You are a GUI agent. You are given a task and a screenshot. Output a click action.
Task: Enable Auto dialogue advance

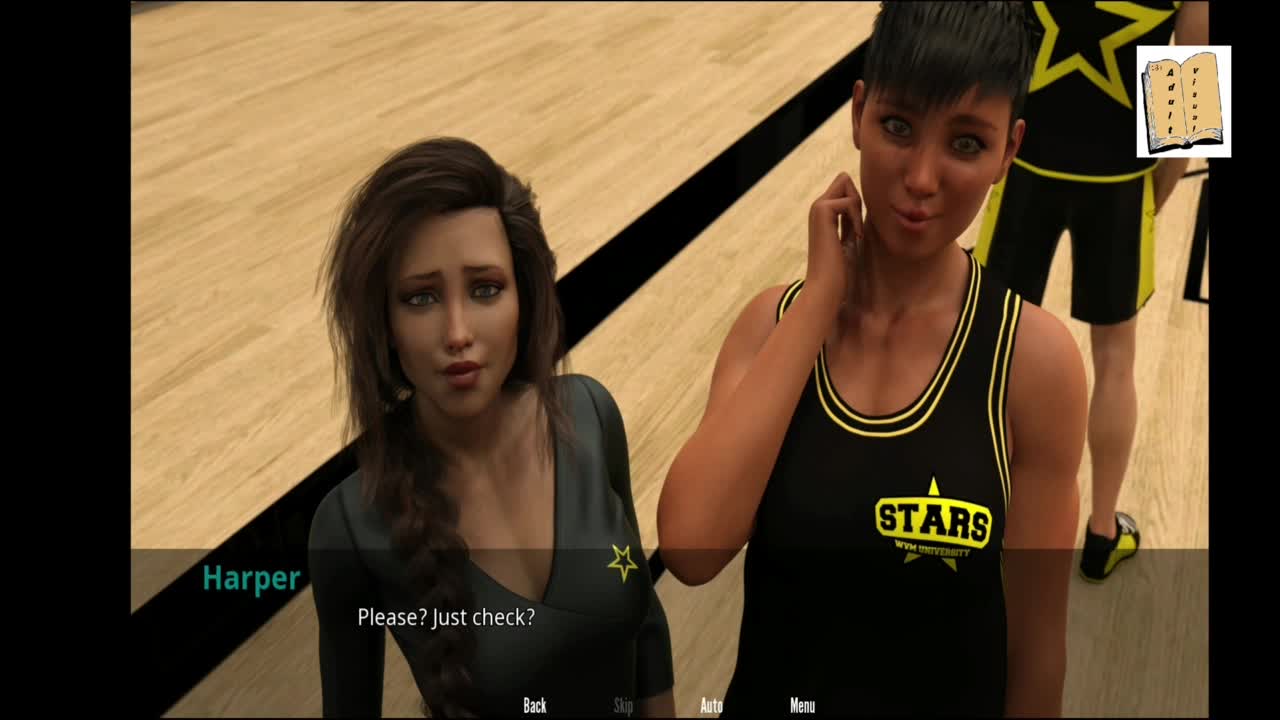[x=711, y=706]
